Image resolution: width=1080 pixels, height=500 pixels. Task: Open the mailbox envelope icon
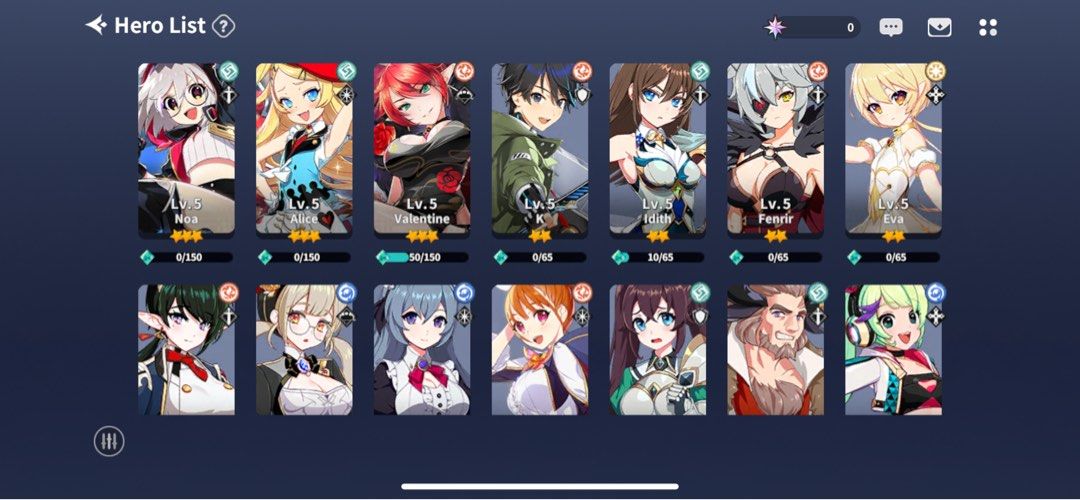point(939,27)
